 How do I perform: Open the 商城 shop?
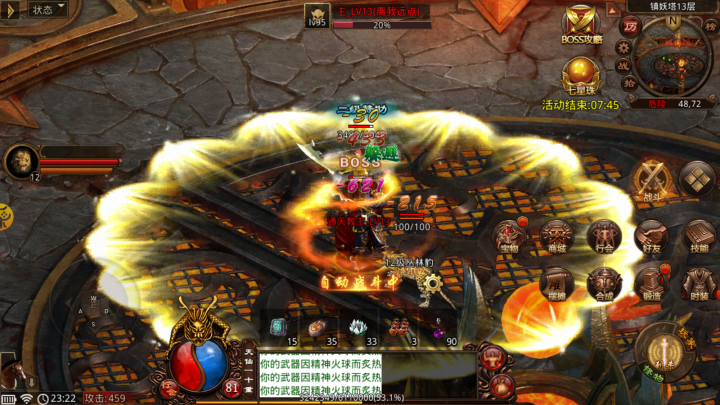point(558,236)
